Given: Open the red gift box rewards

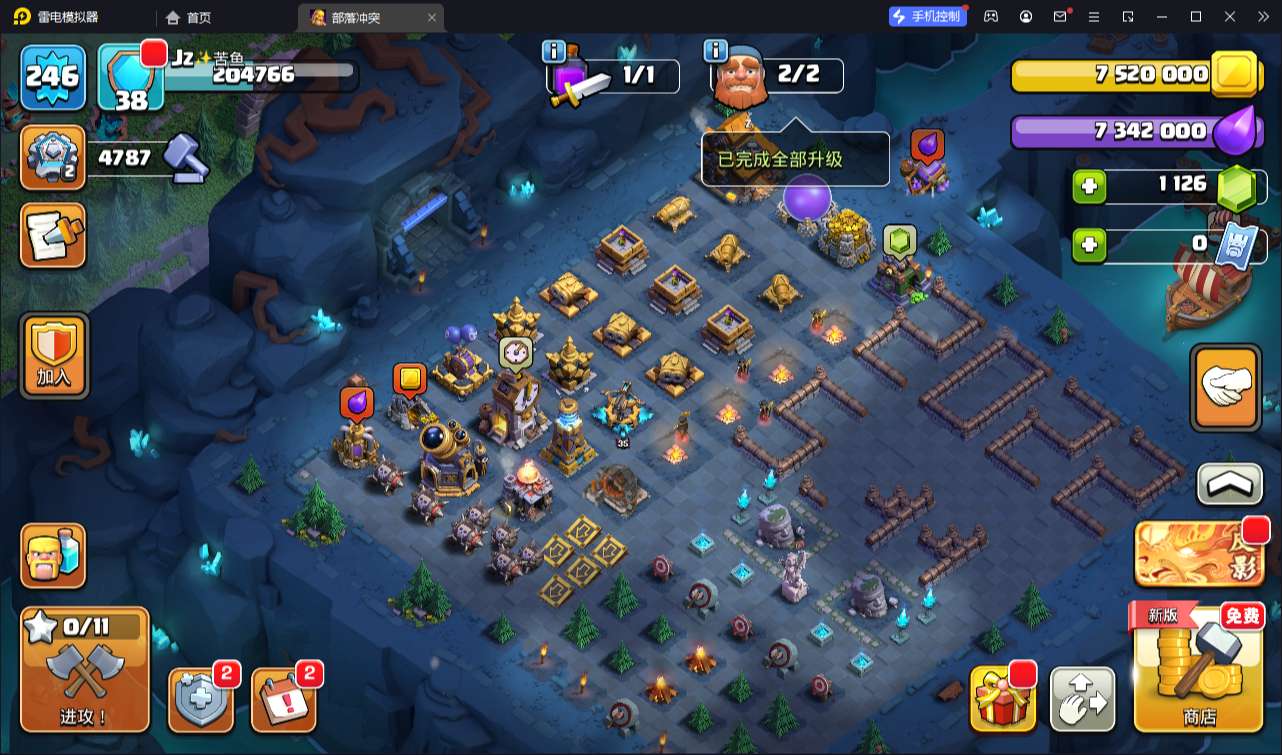Looking at the screenshot, I should pyautogui.click(x=1001, y=698).
